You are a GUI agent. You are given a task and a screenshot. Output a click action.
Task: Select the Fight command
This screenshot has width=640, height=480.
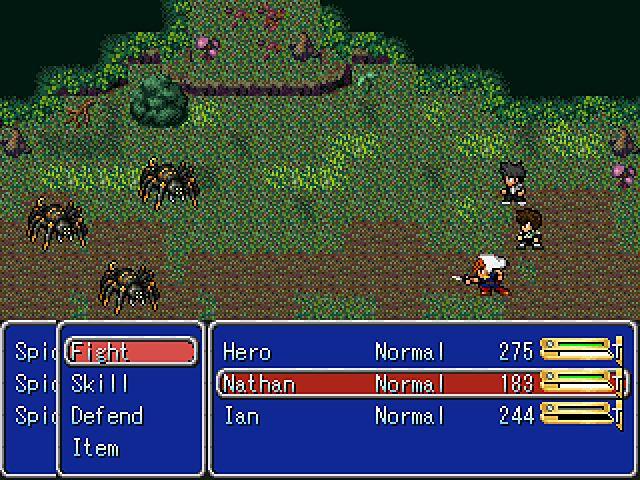(x=130, y=351)
